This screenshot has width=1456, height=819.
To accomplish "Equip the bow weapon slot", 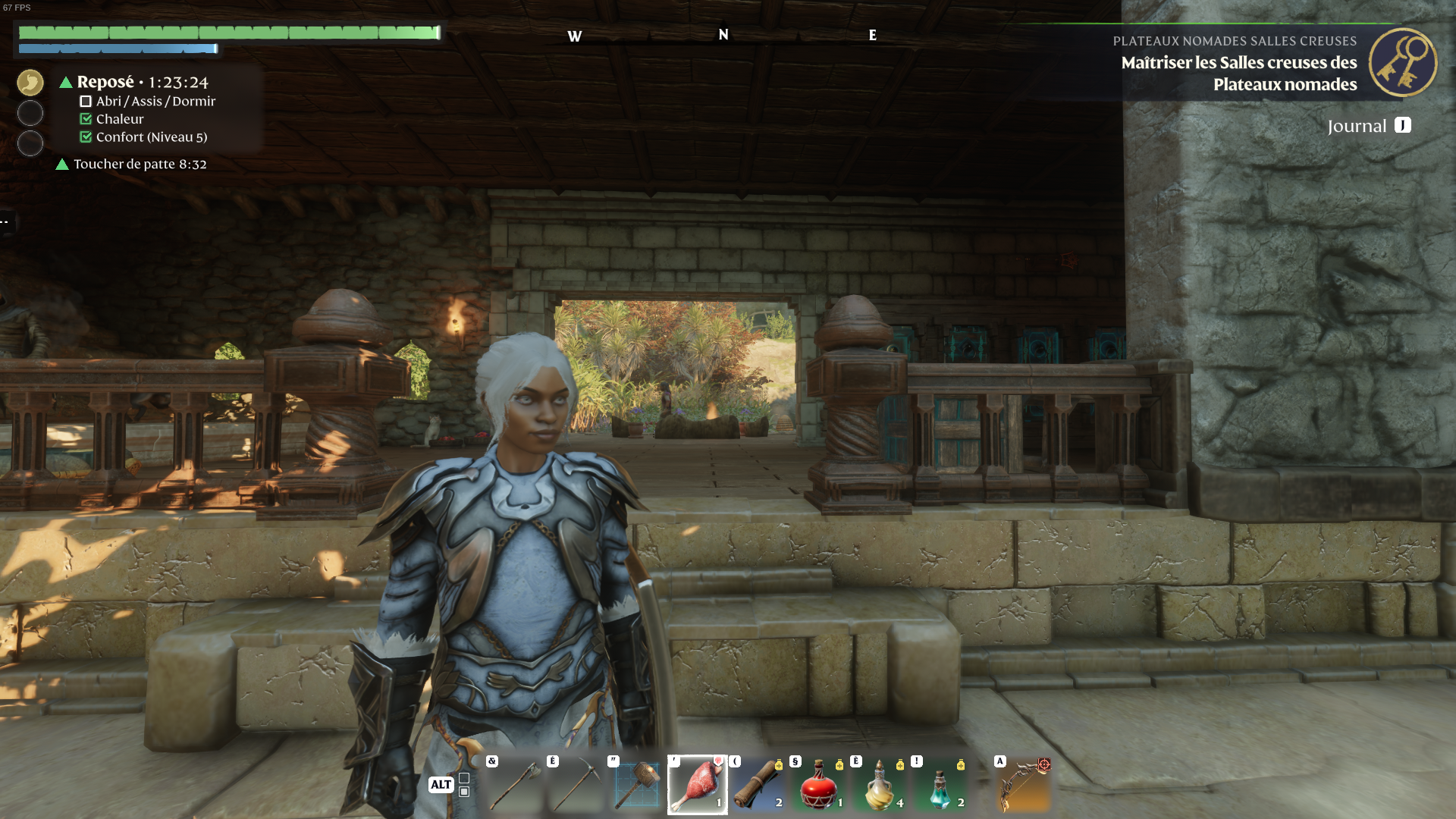I will tap(1024, 785).
